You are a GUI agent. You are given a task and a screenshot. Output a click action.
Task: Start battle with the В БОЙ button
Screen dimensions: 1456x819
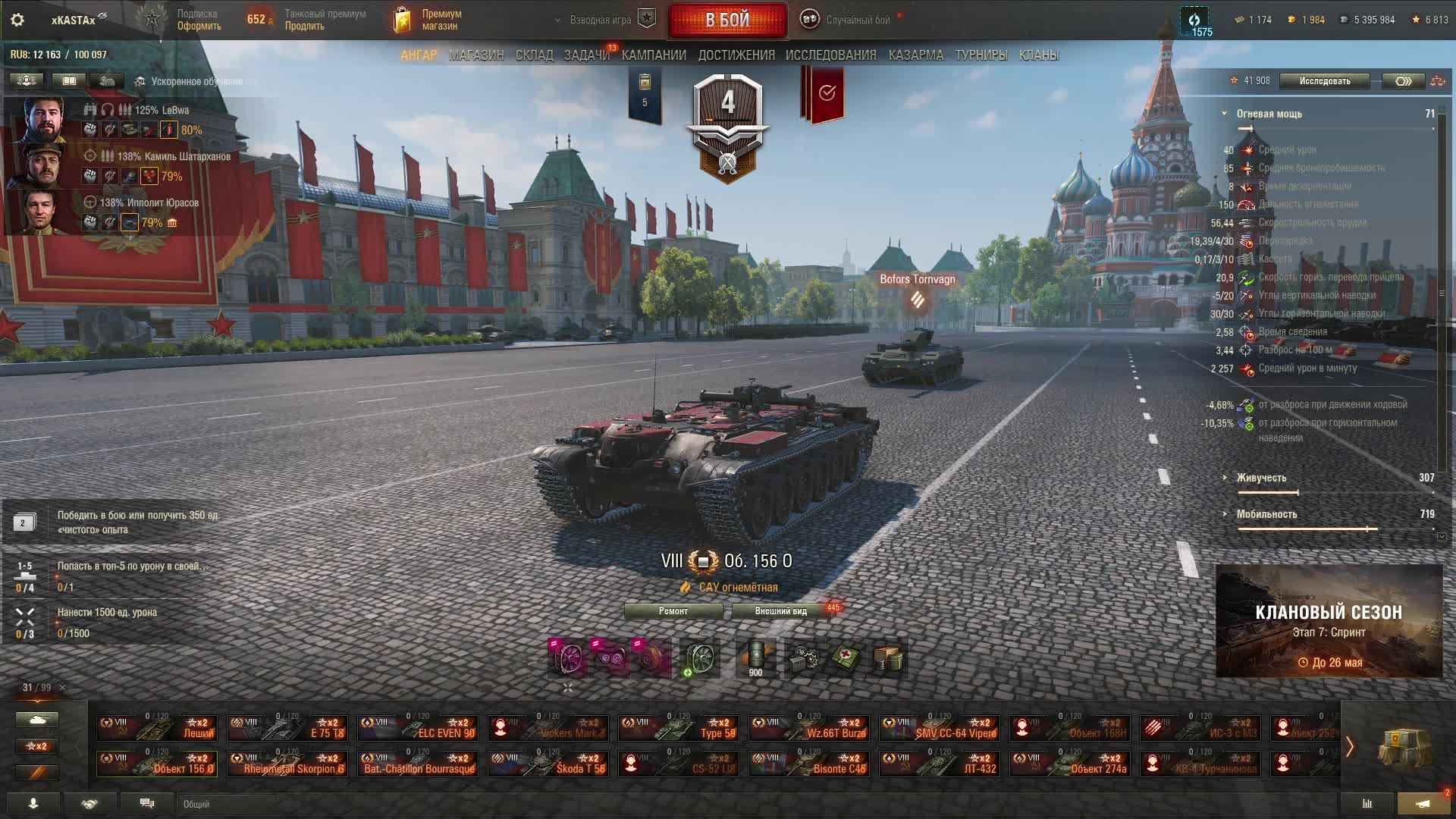(727, 20)
